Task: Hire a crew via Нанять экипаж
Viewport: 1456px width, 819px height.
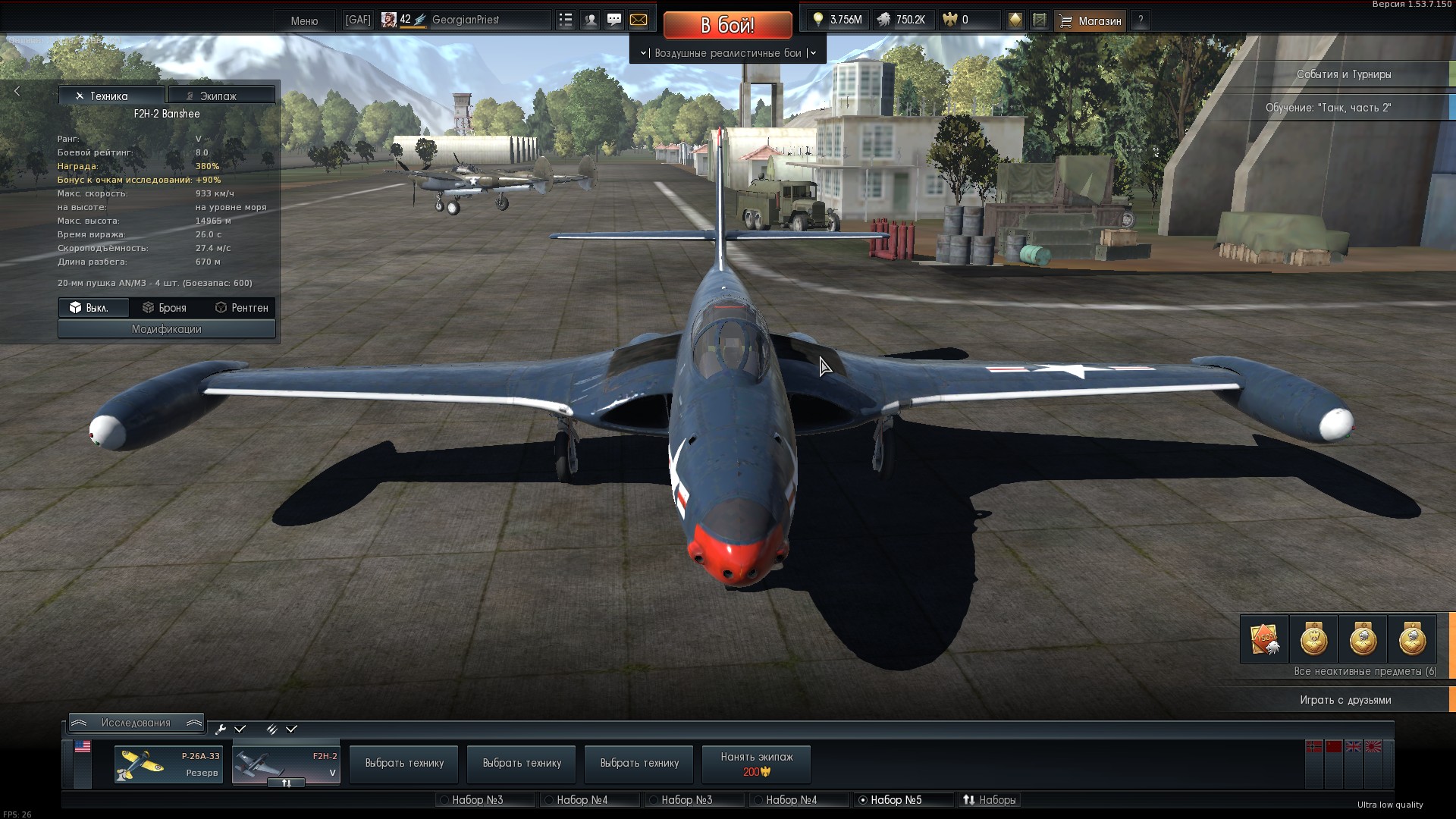Action: point(756,764)
